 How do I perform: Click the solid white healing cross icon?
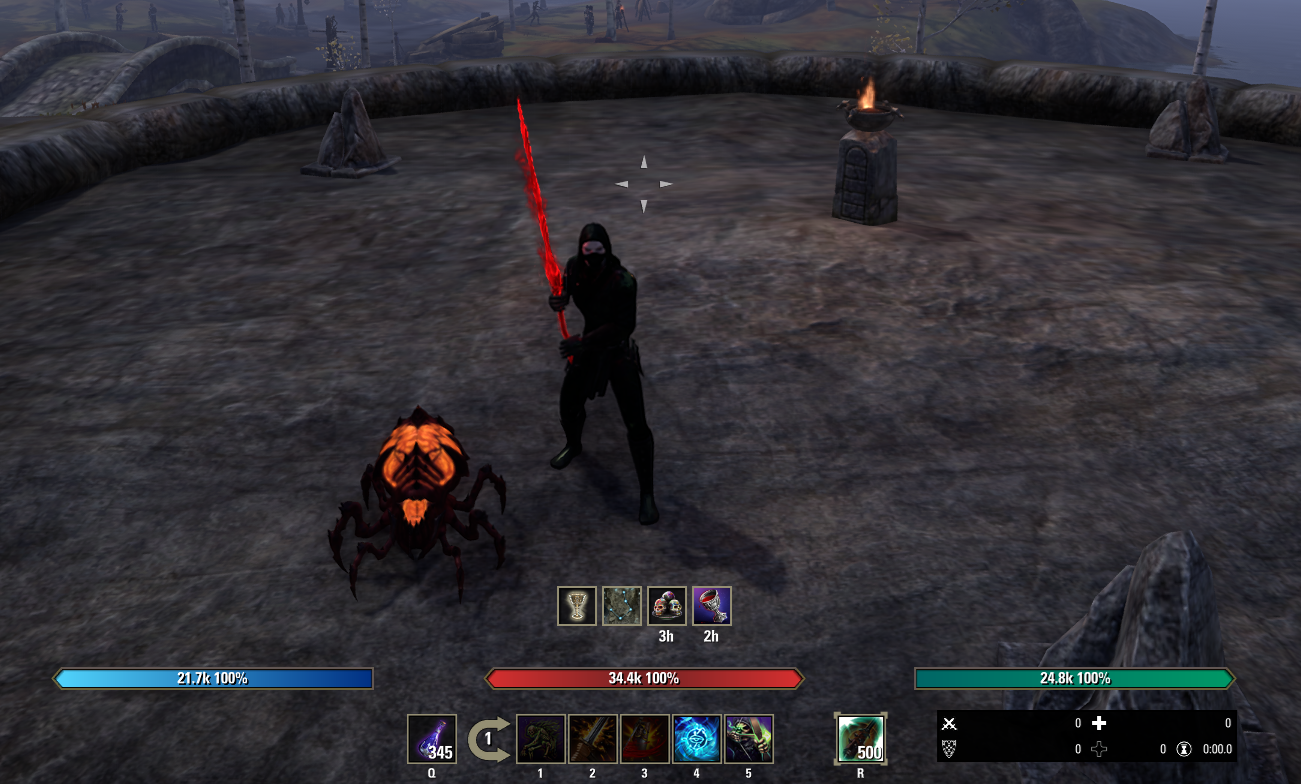tap(1099, 723)
